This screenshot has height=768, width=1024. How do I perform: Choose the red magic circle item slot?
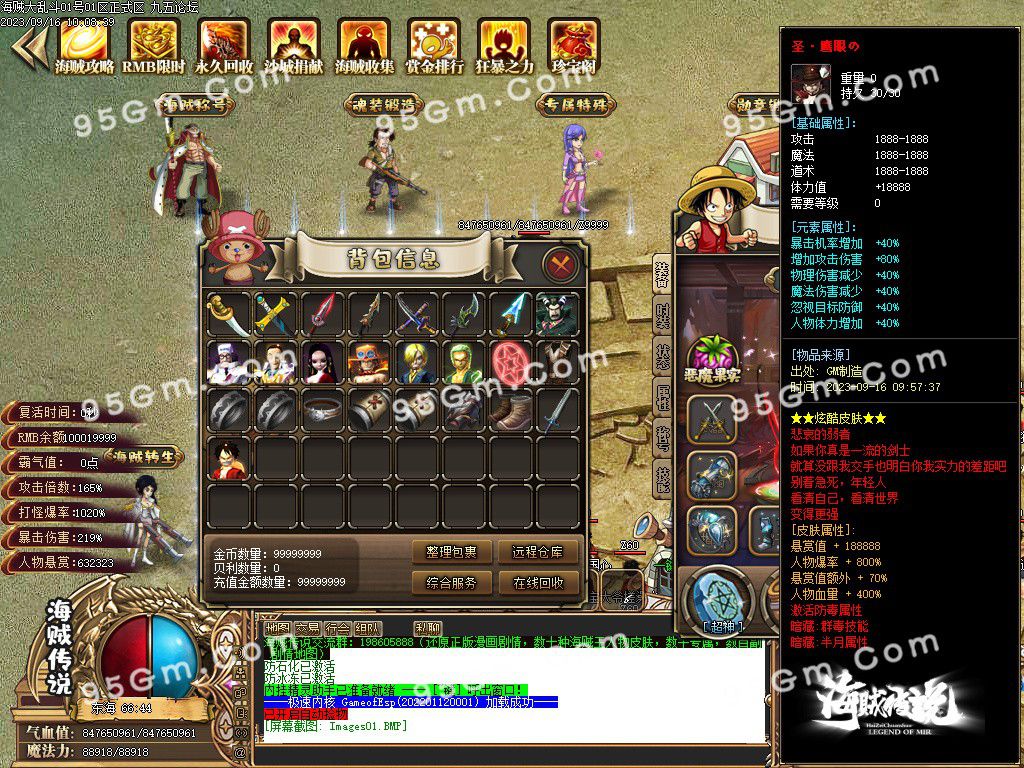[x=511, y=363]
